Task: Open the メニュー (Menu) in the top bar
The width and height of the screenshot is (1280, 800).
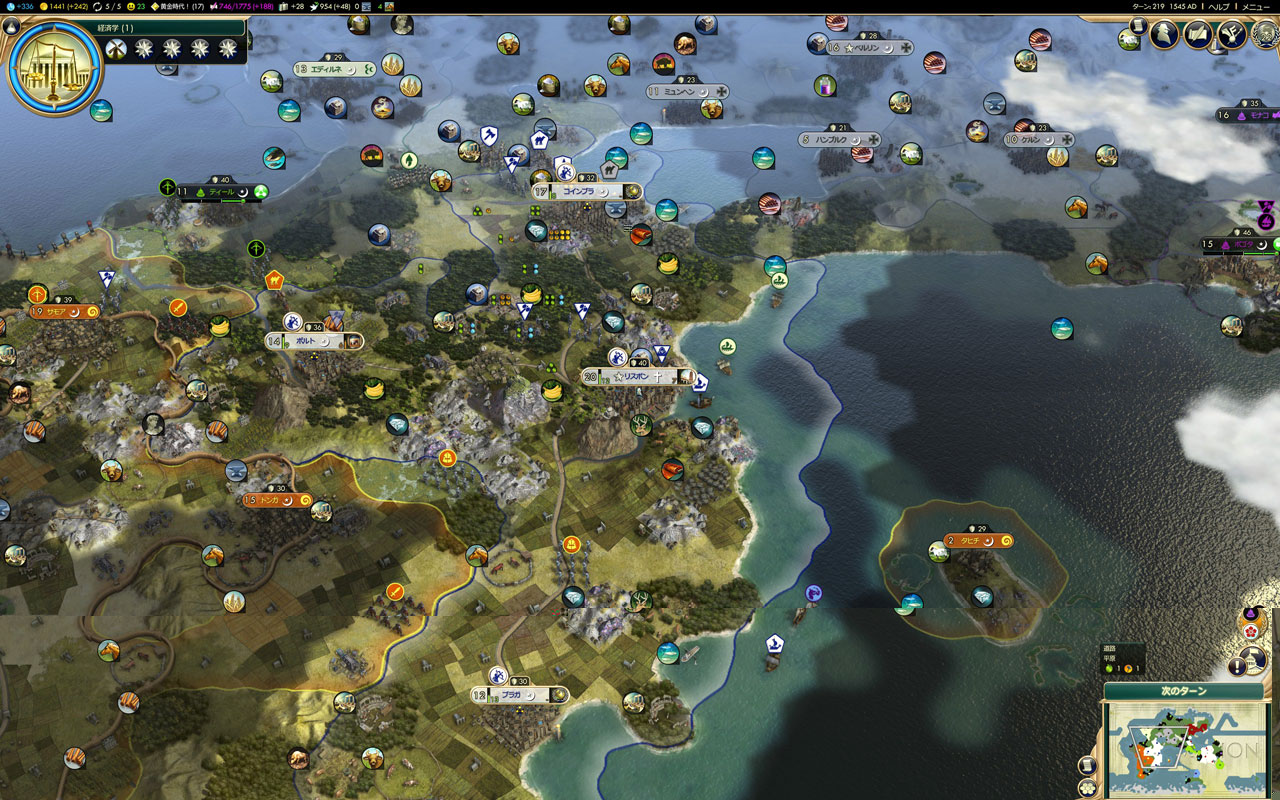Action: (x=1256, y=6)
